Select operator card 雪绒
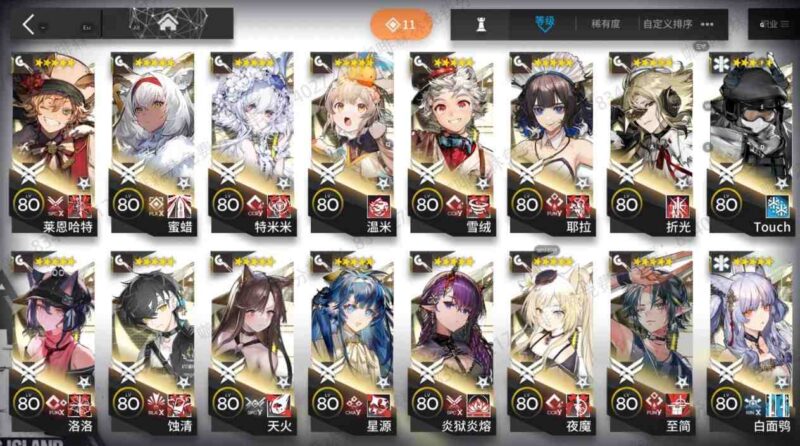This screenshot has height=446, width=800. 449,140
